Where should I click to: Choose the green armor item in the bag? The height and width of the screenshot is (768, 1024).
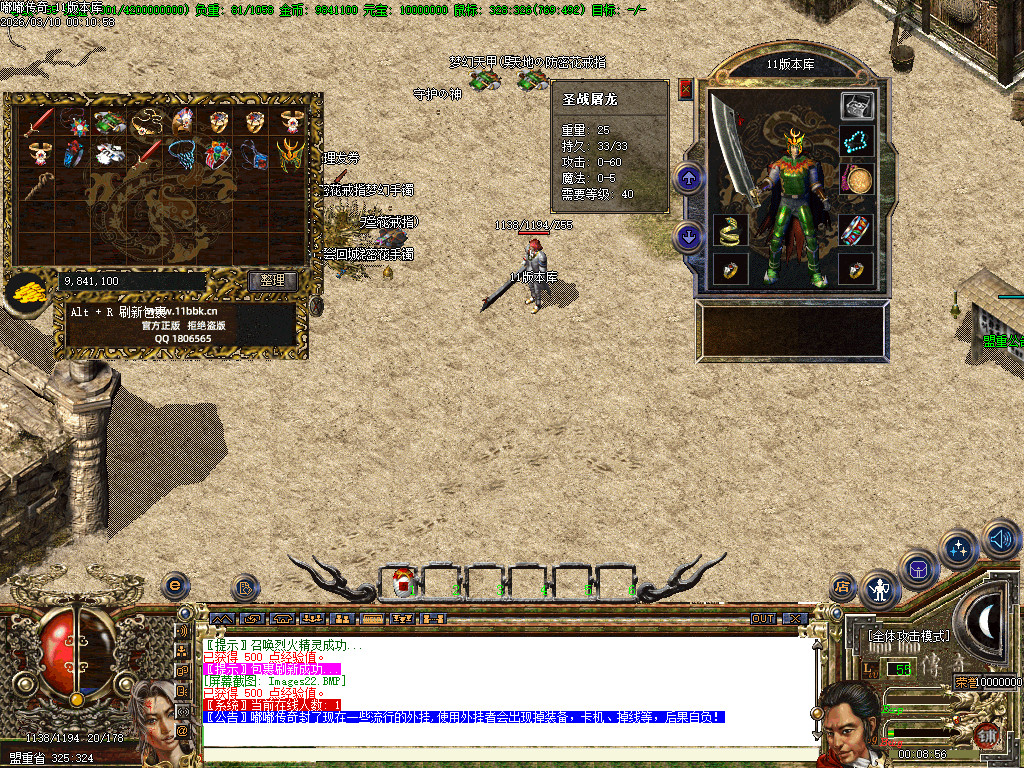[x=109, y=122]
